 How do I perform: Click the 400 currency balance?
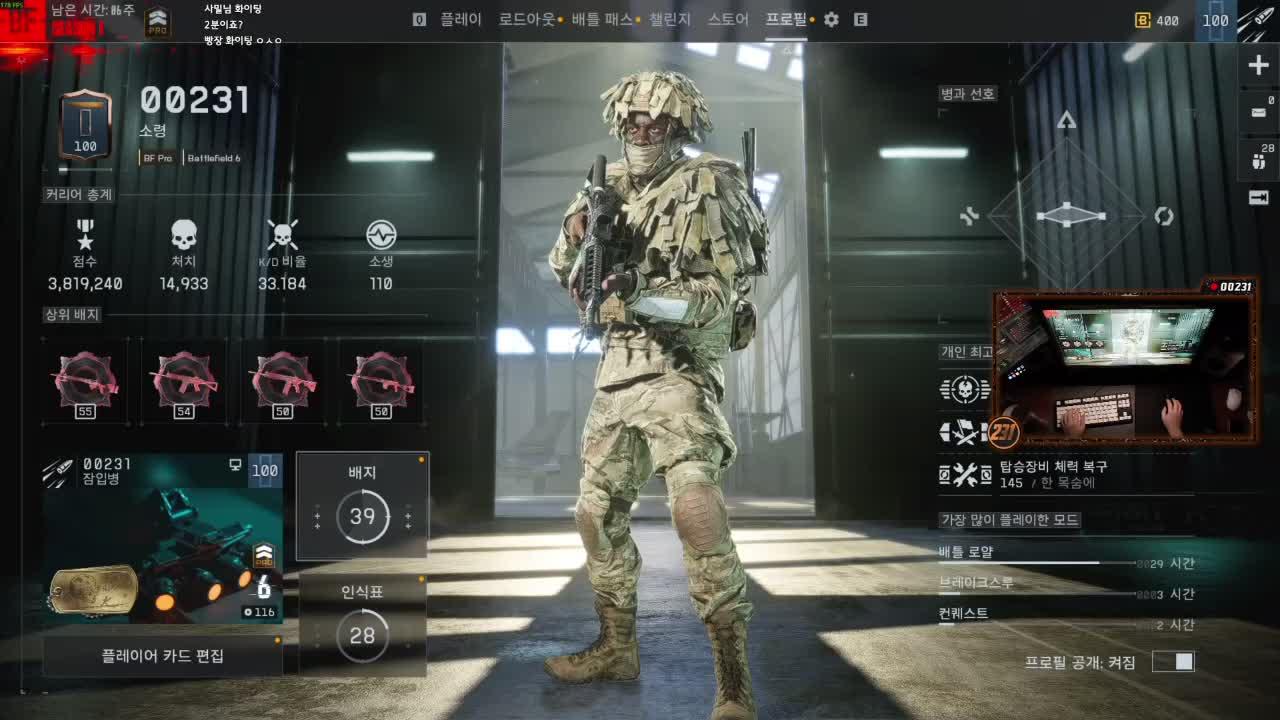point(1157,20)
